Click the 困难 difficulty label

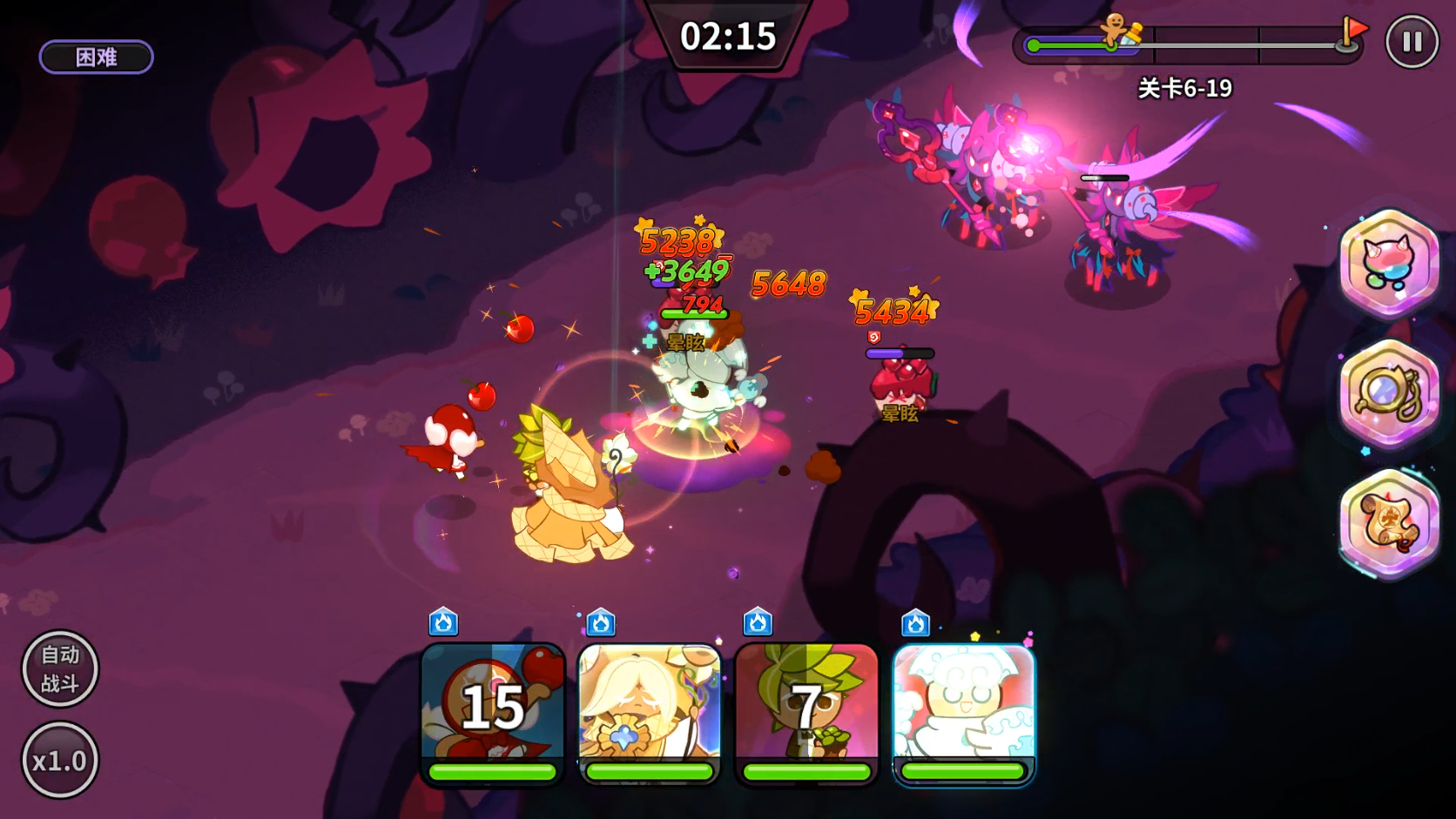pos(97,57)
